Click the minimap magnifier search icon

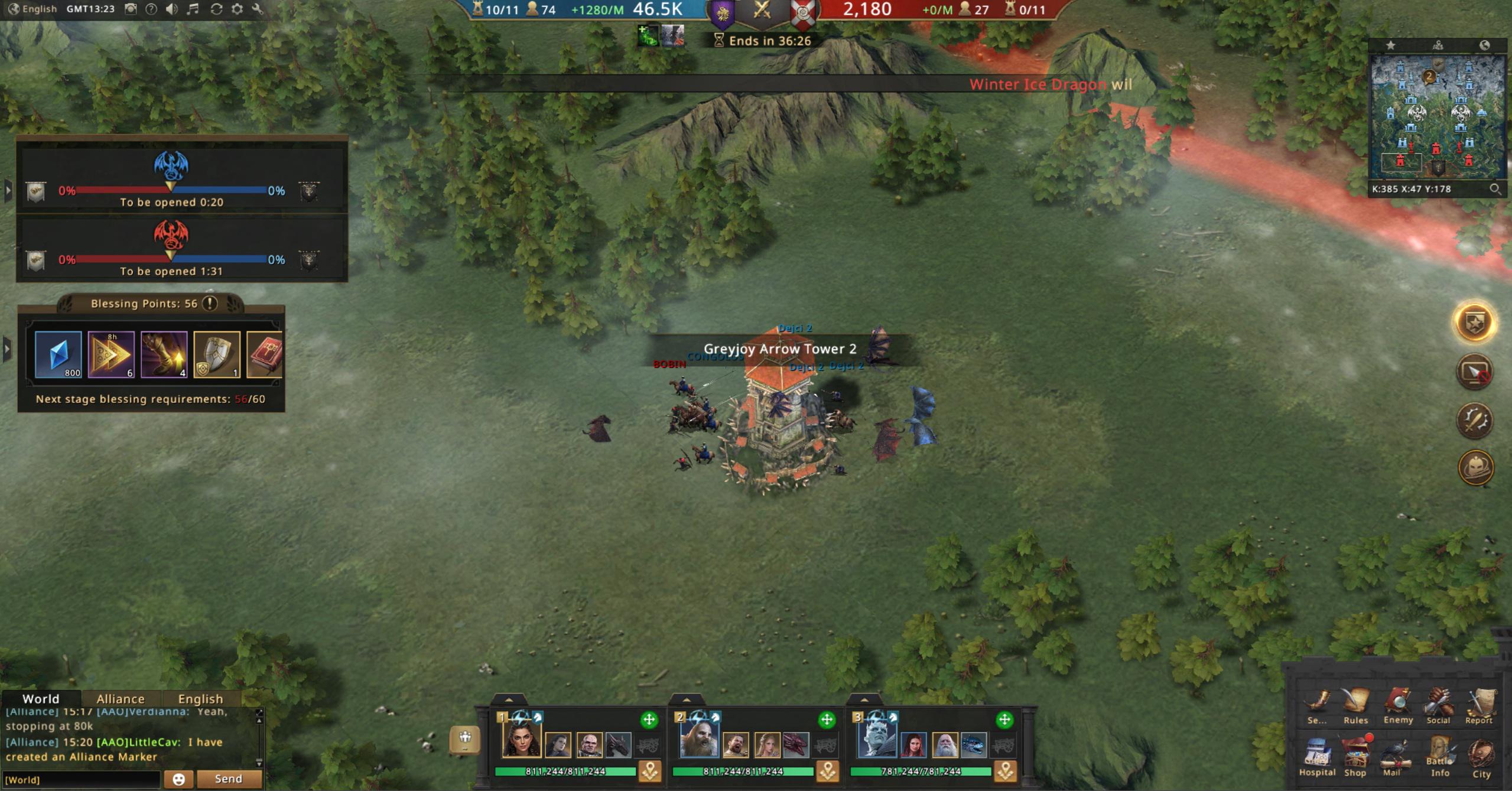tap(1494, 189)
